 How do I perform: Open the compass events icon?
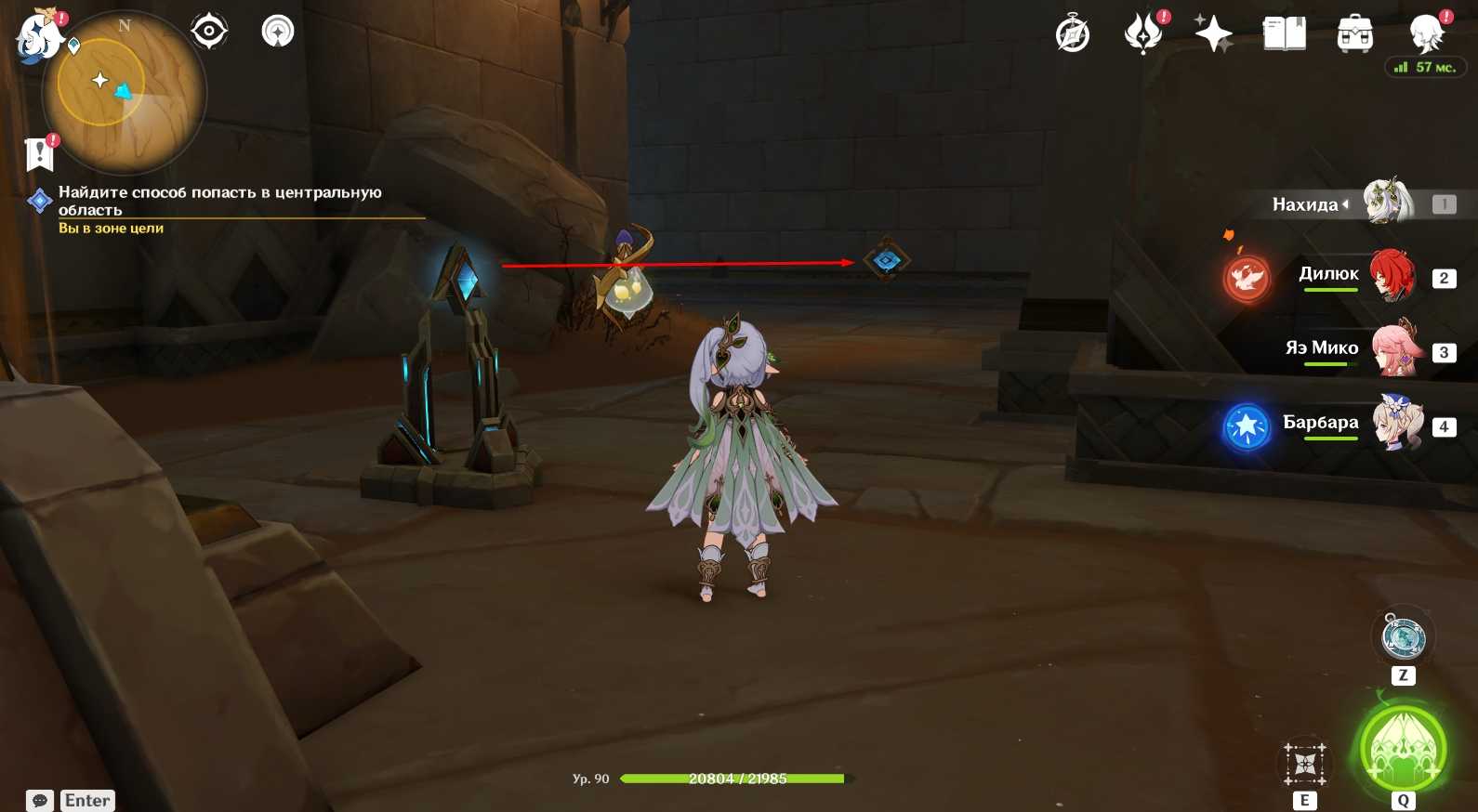click(1073, 35)
